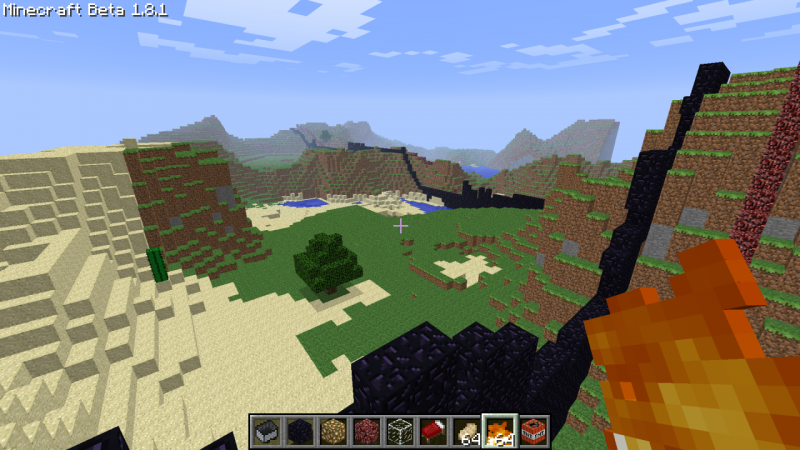
Task: Choose the glowstone block in the hotbar
Action: (333, 432)
